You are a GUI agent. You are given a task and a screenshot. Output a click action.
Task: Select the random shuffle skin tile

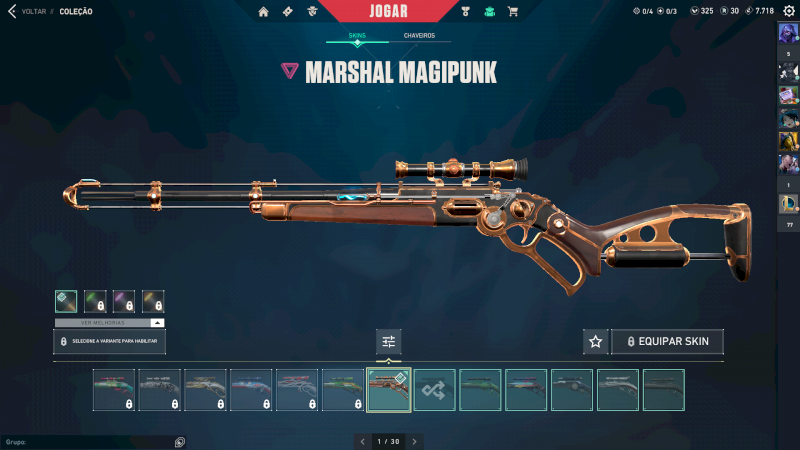coord(435,390)
